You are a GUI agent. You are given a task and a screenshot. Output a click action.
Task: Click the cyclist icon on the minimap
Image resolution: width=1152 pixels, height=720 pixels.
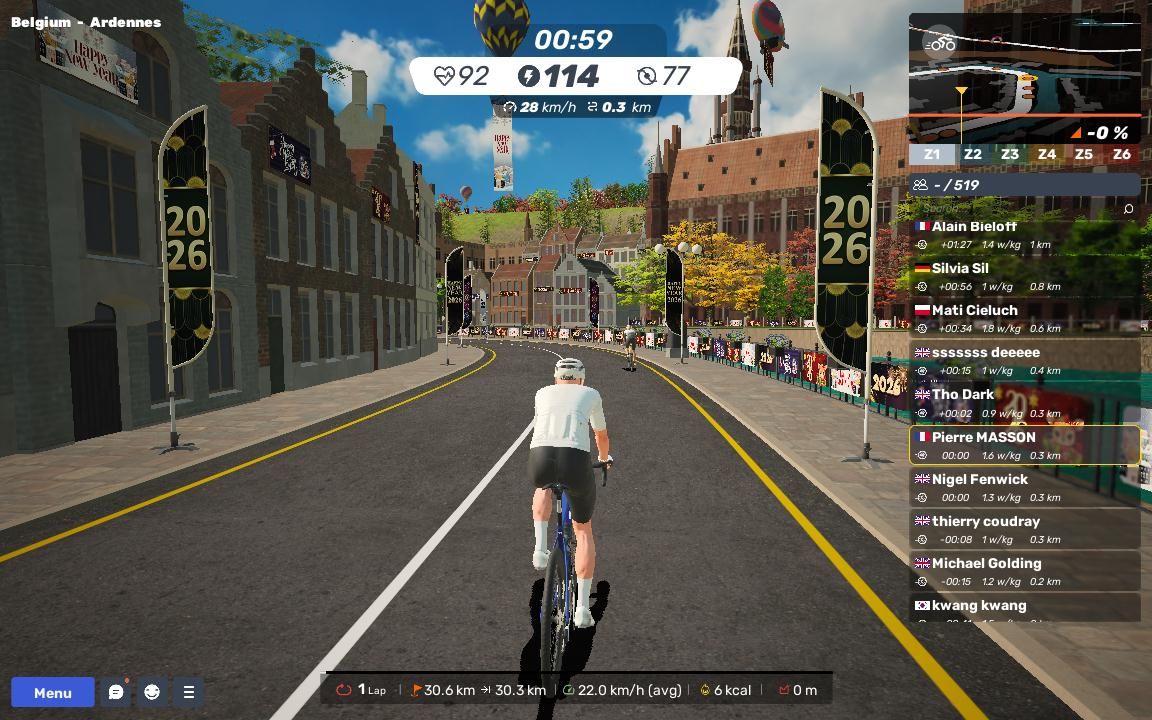[941, 43]
